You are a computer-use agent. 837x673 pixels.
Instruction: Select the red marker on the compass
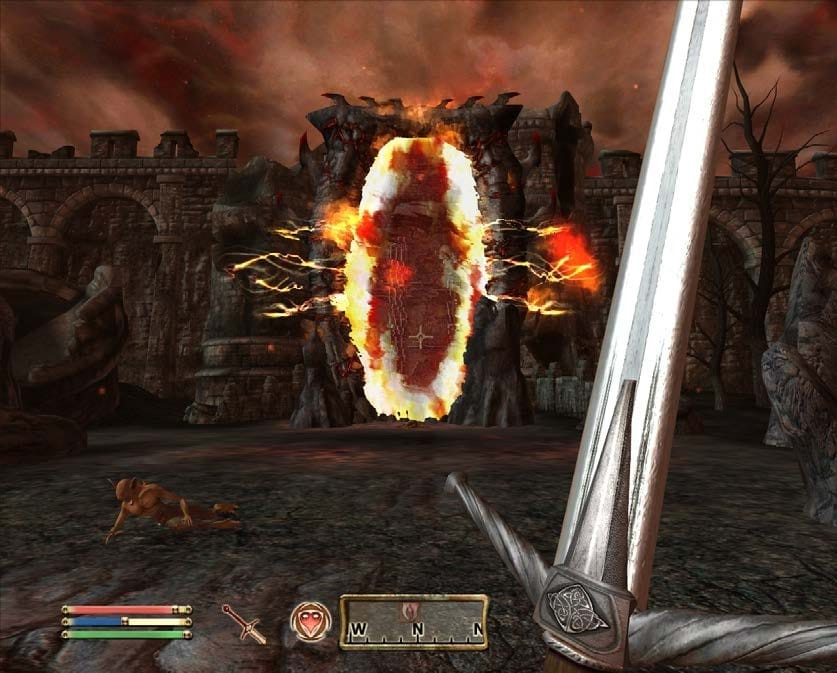tap(408, 609)
